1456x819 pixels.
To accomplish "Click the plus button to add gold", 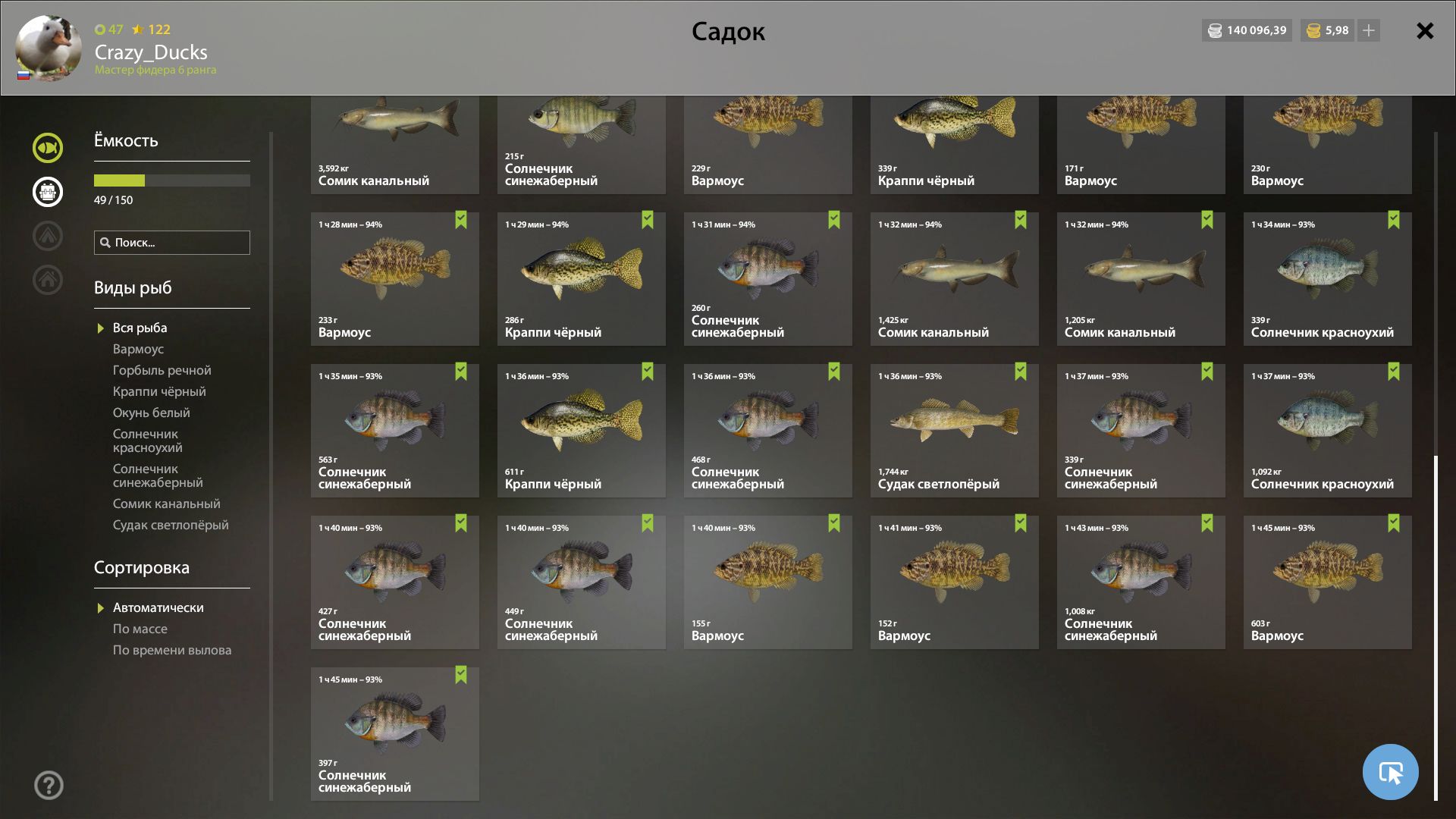I will coord(1369,31).
